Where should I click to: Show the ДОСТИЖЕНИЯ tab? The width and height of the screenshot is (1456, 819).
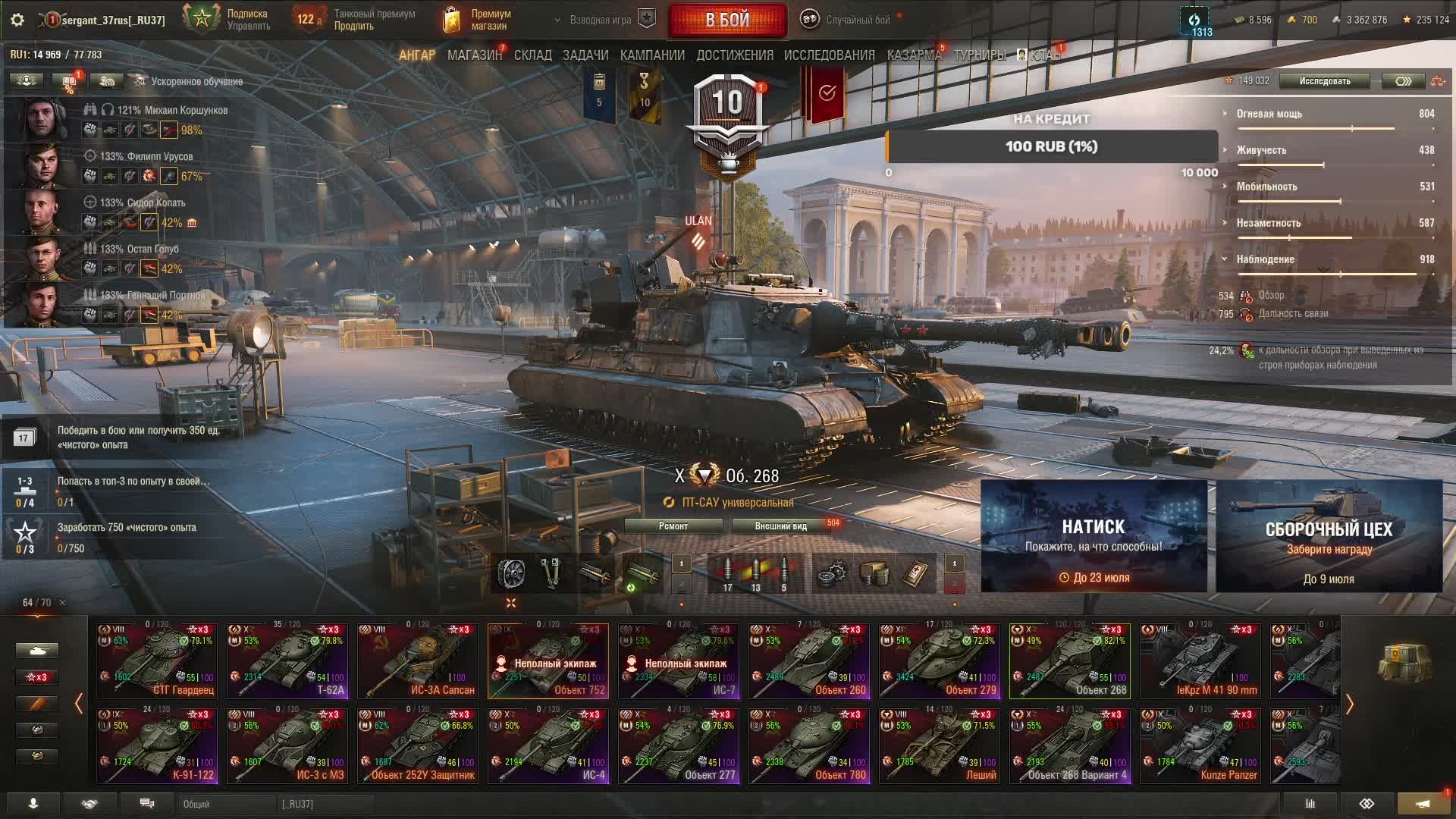(735, 55)
